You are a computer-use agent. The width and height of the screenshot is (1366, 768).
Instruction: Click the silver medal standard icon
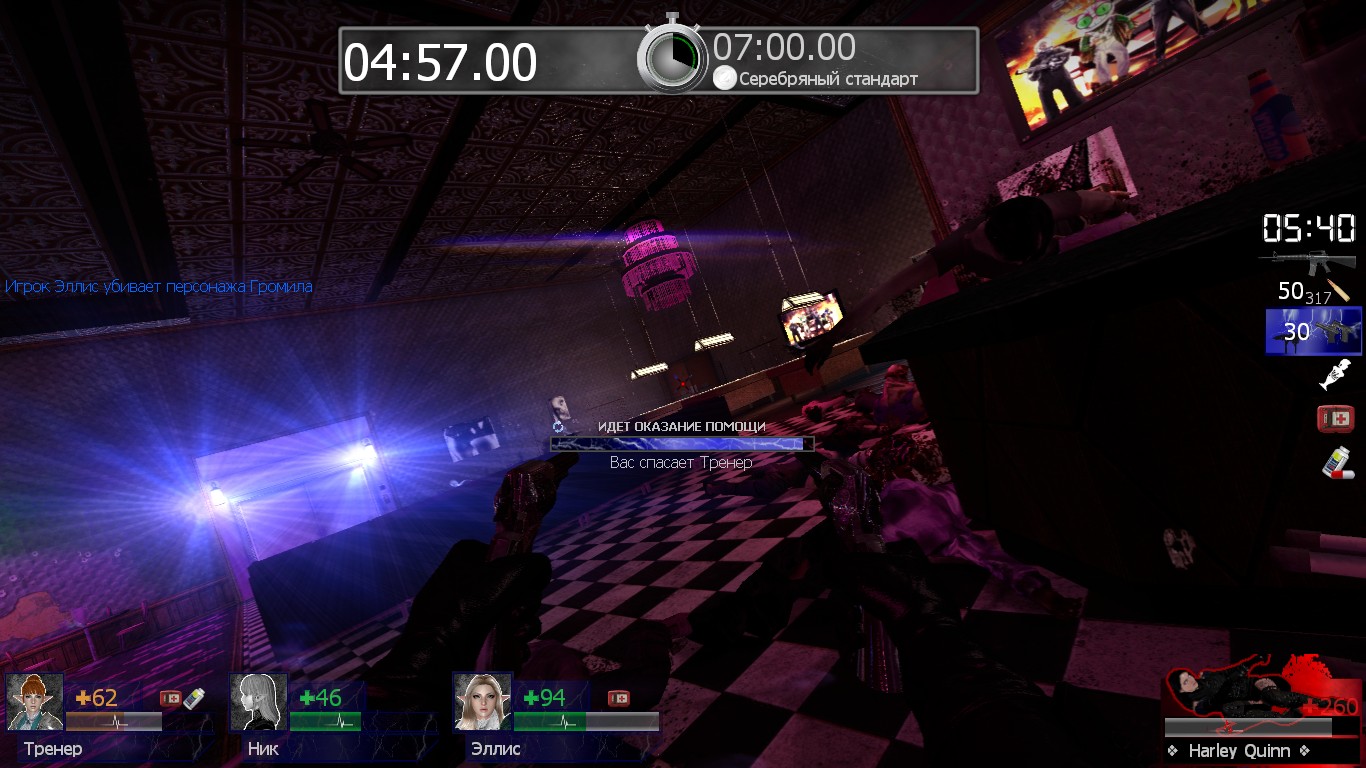(724, 78)
